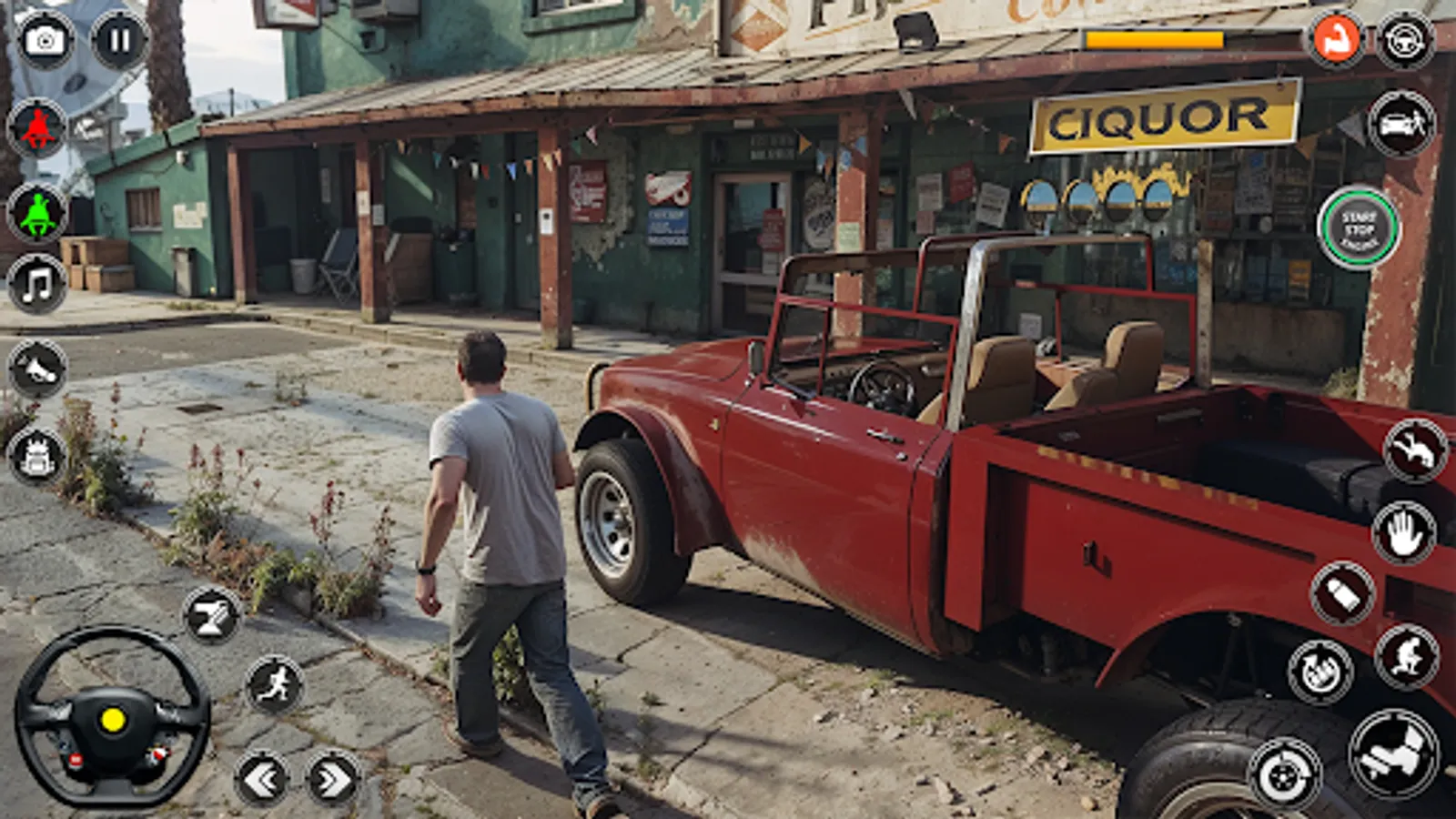Open the driving mode steering icon top right
1456x819 pixels.
click(x=1405, y=40)
